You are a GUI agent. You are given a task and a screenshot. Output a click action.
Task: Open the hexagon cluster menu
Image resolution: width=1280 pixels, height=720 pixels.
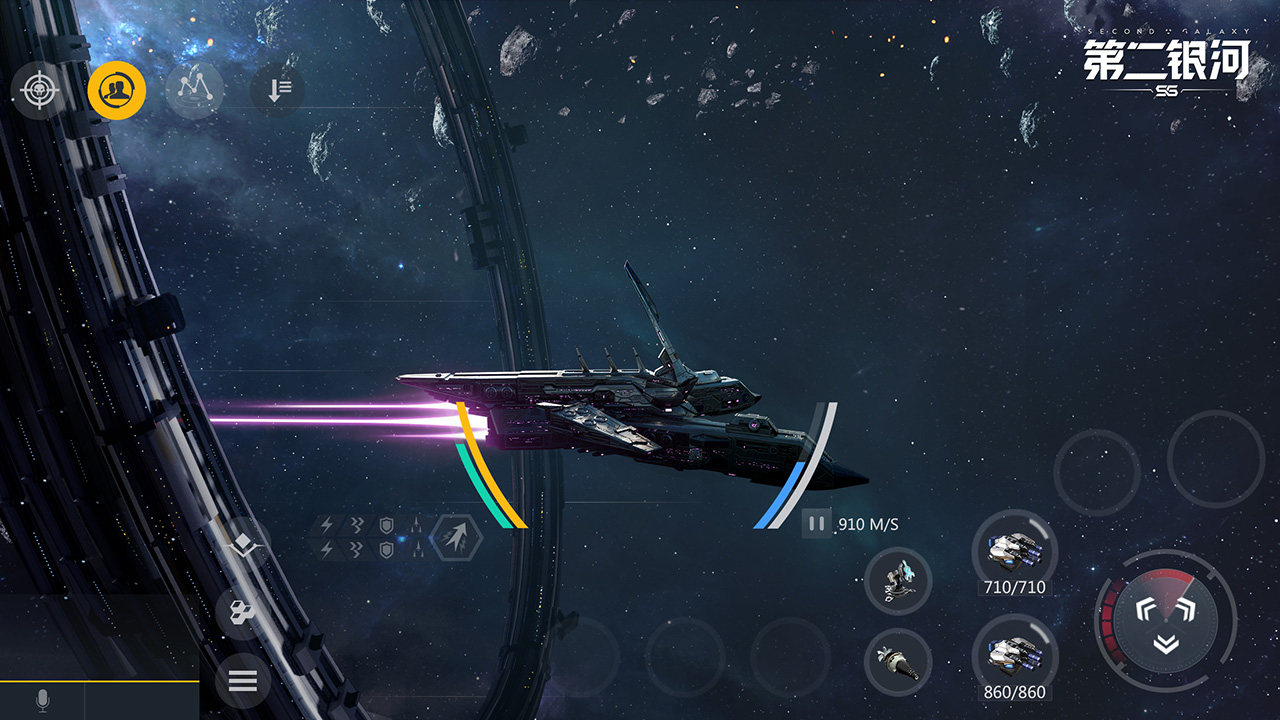[243, 612]
